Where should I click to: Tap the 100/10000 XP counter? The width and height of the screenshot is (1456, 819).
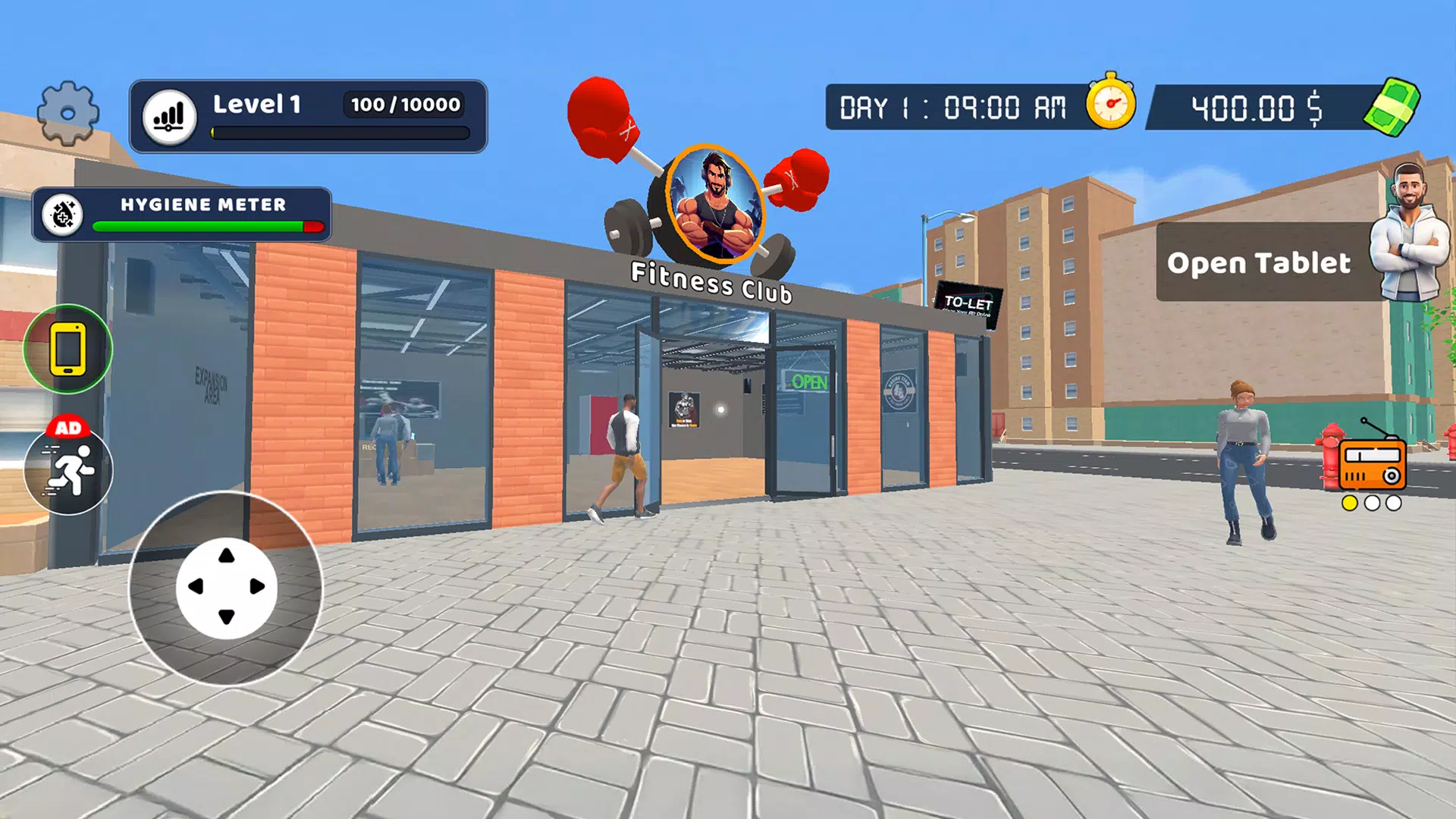403,106
